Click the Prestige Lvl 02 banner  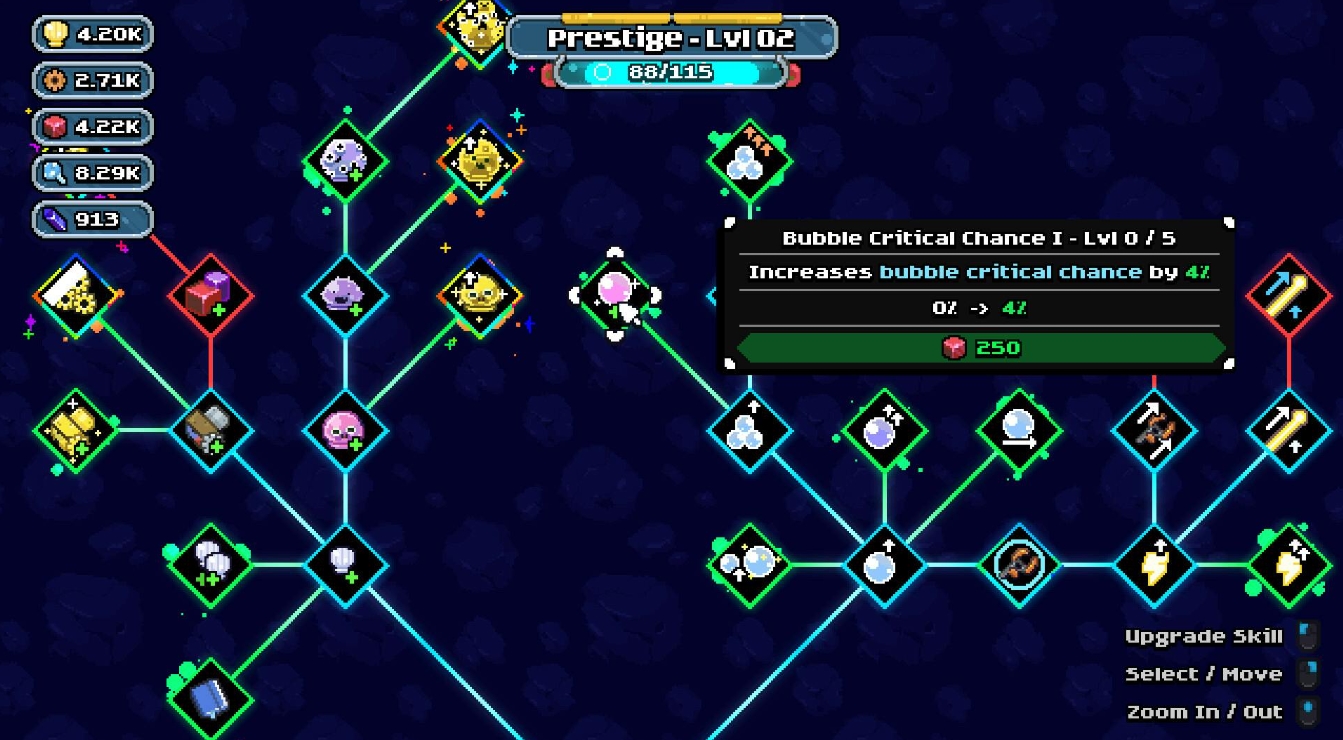[672, 38]
